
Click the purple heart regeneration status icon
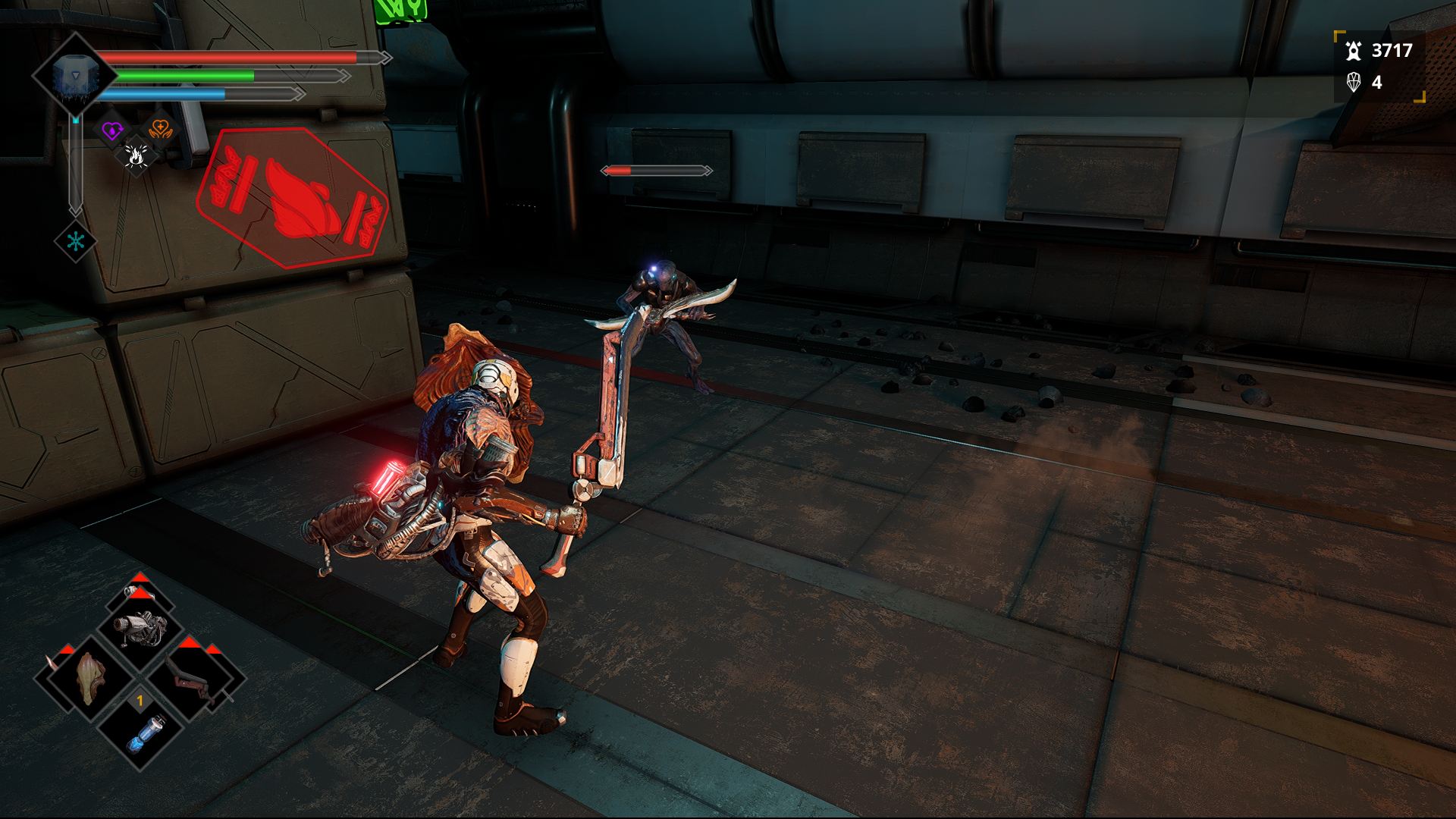tap(113, 130)
